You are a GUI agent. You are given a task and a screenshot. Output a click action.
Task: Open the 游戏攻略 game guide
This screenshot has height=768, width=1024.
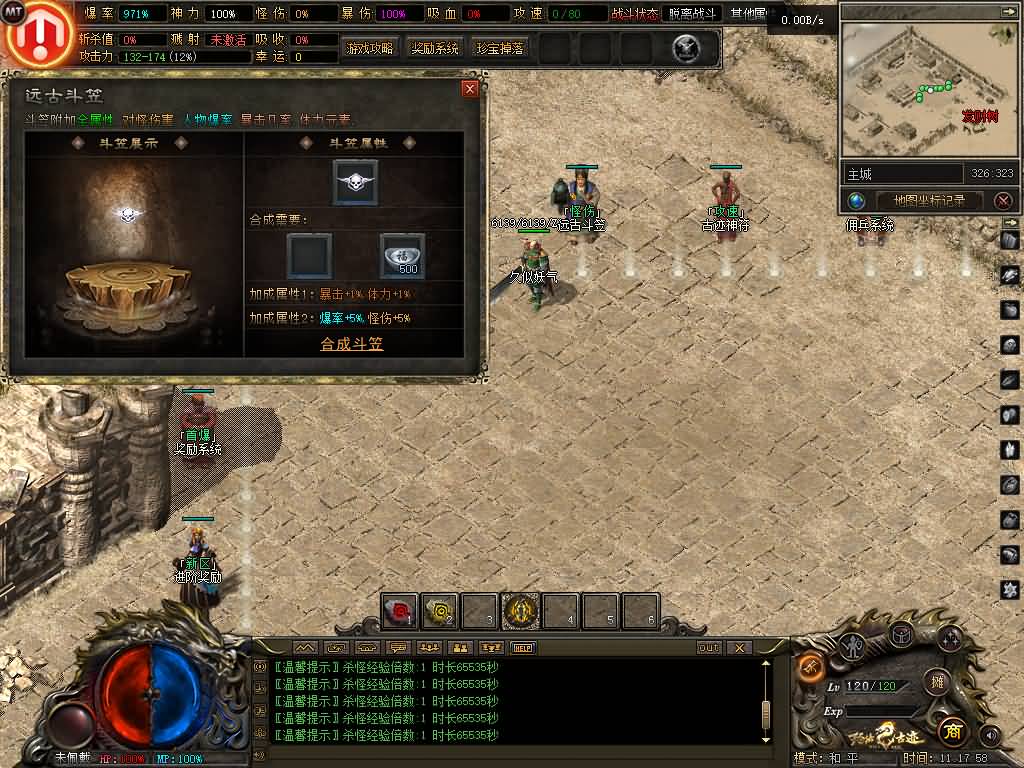(x=370, y=48)
